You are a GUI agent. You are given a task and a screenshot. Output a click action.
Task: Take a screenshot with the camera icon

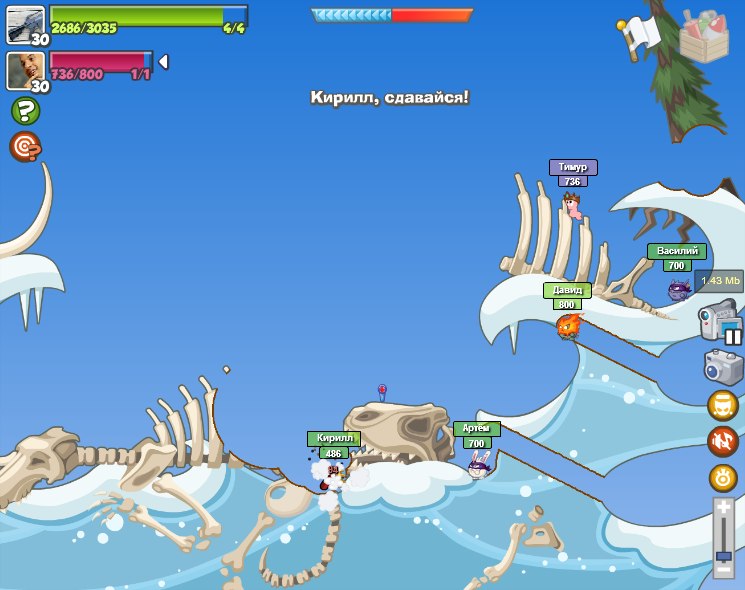click(723, 367)
